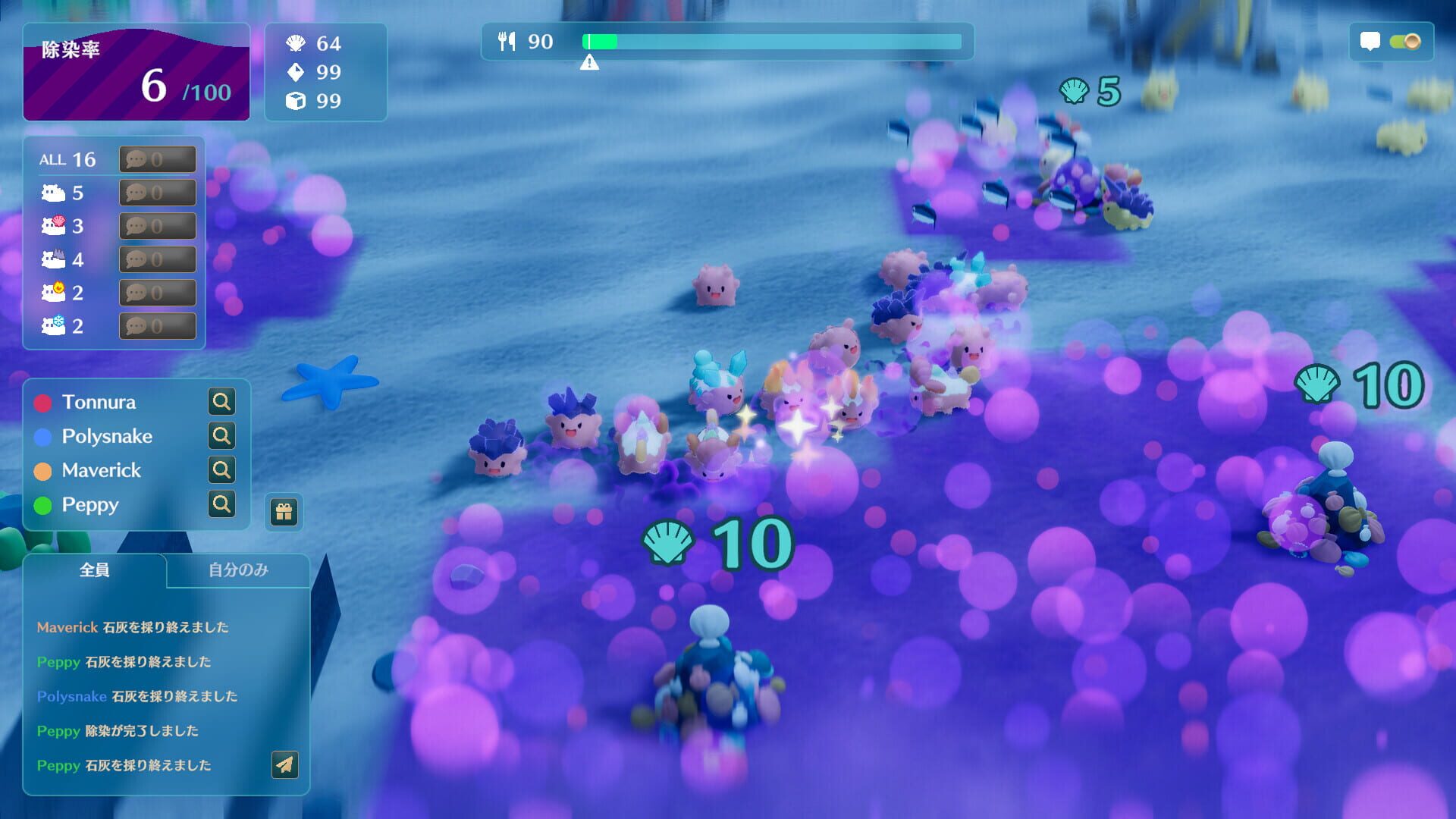The image size is (1456, 819).
Task: Switch to the 自分のみ tab
Action: point(237,570)
